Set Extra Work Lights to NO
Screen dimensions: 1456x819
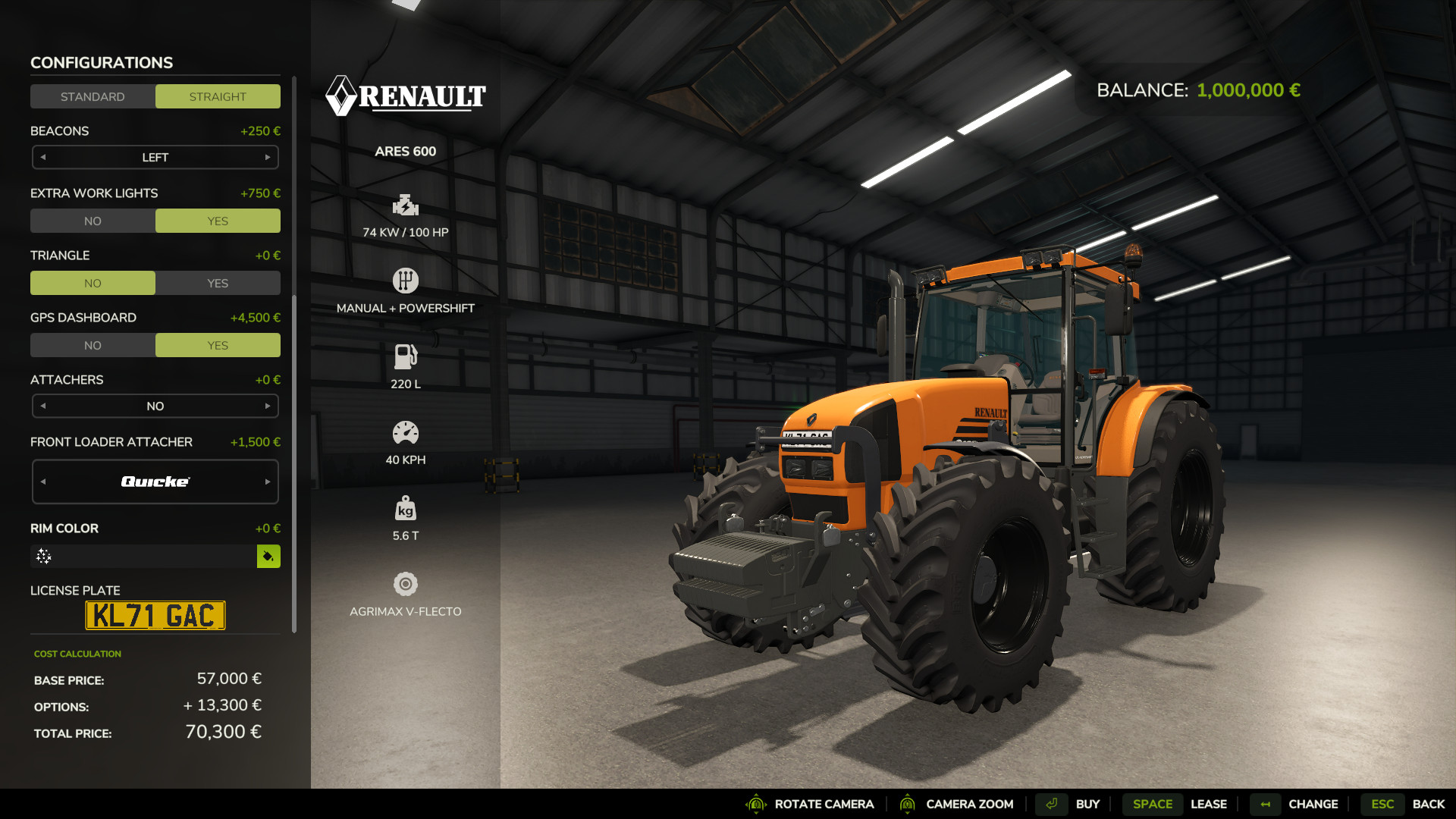[x=93, y=221]
